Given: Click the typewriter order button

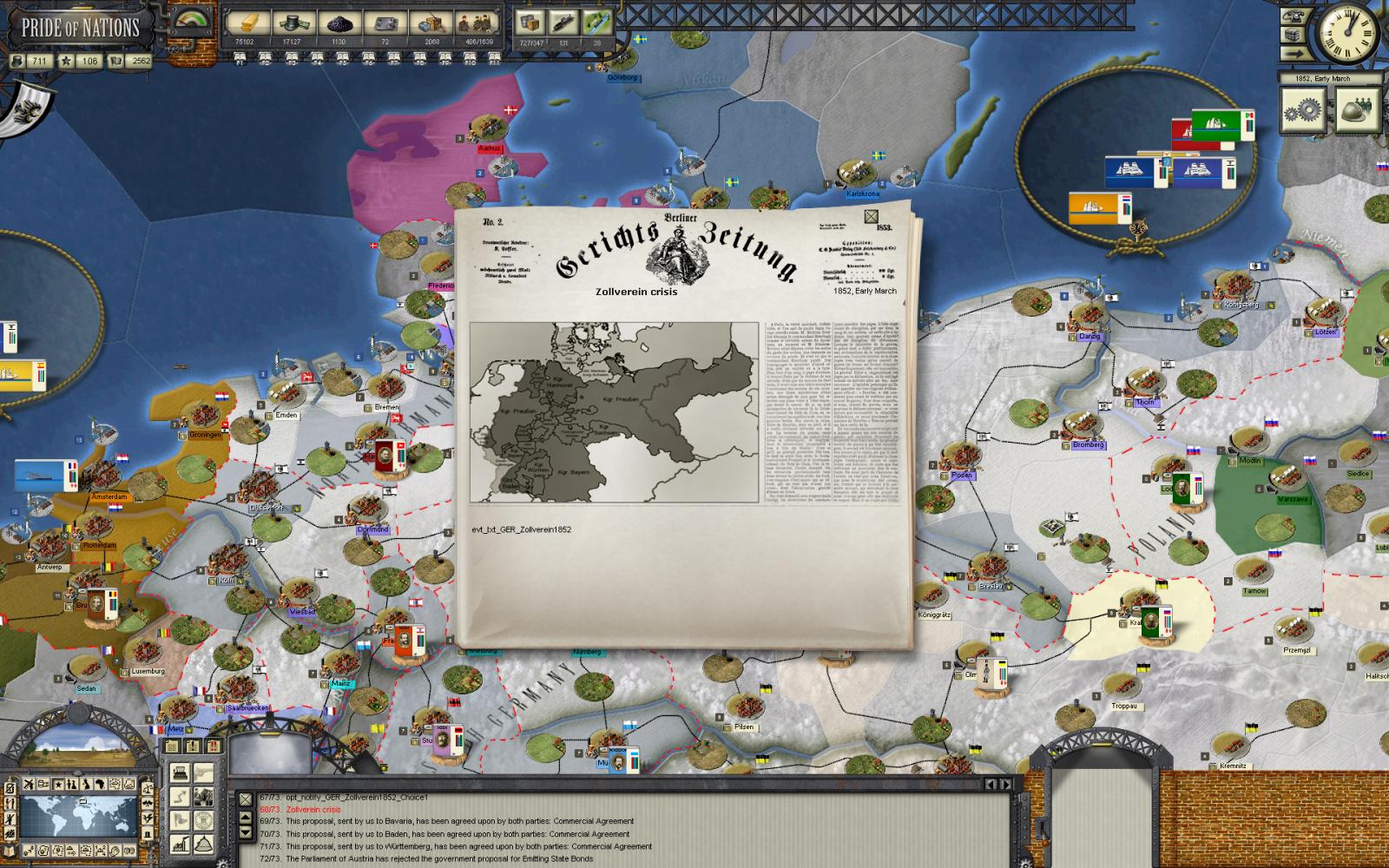Looking at the screenshot, I should [181, 771].
